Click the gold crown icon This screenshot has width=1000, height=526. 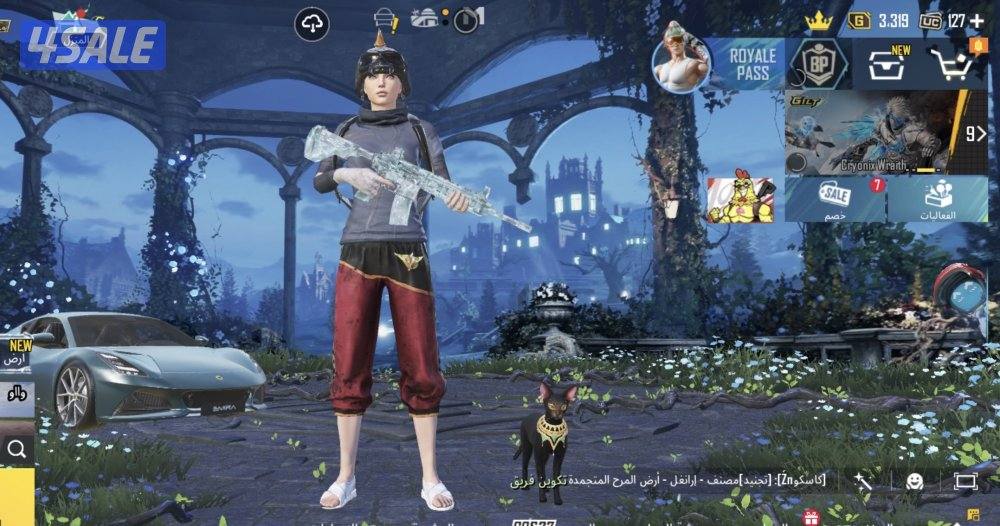point(819,20)
